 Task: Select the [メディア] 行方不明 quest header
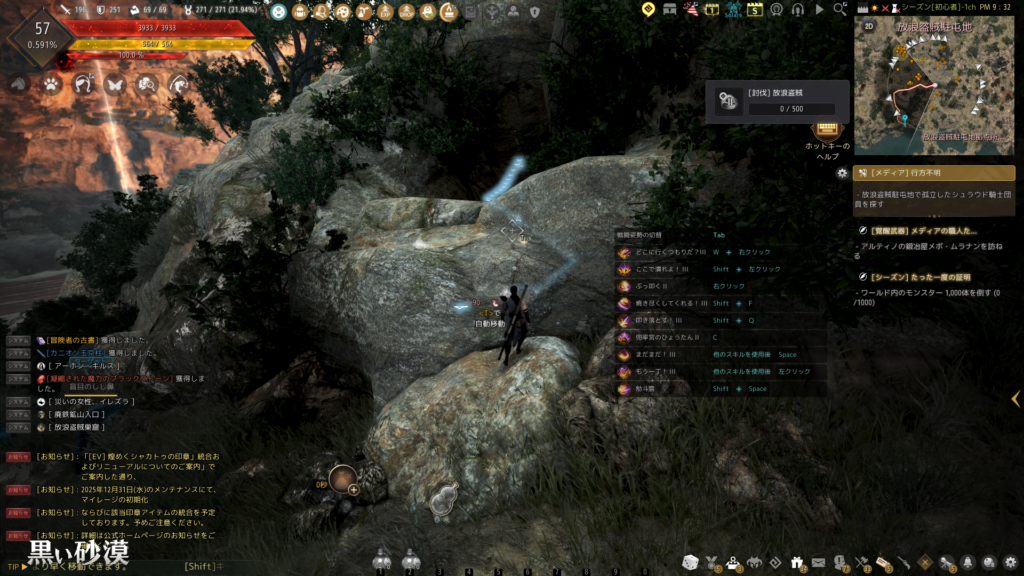(x=934, y=173)
